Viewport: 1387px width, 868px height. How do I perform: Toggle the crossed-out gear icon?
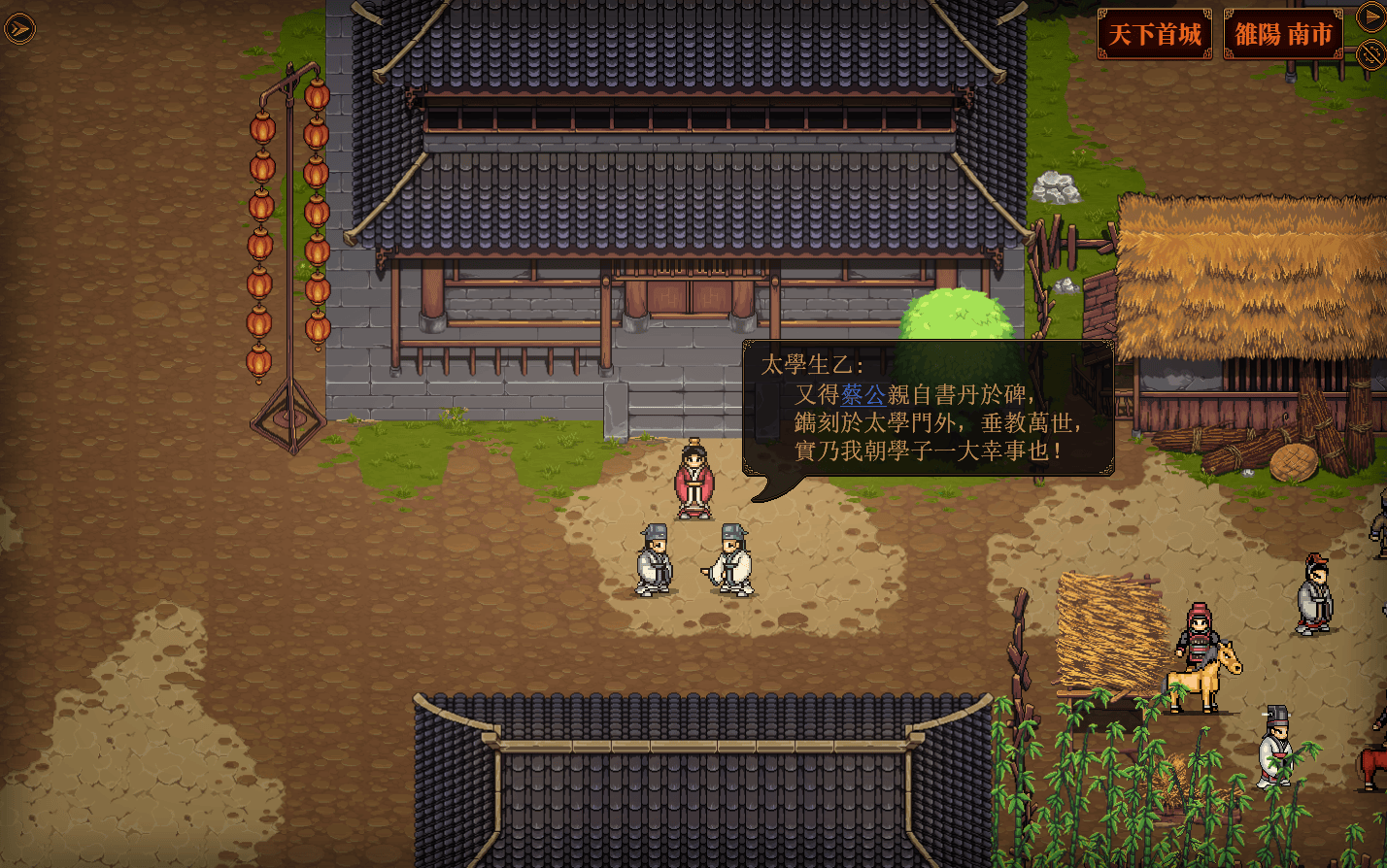tap(1370, 53)
